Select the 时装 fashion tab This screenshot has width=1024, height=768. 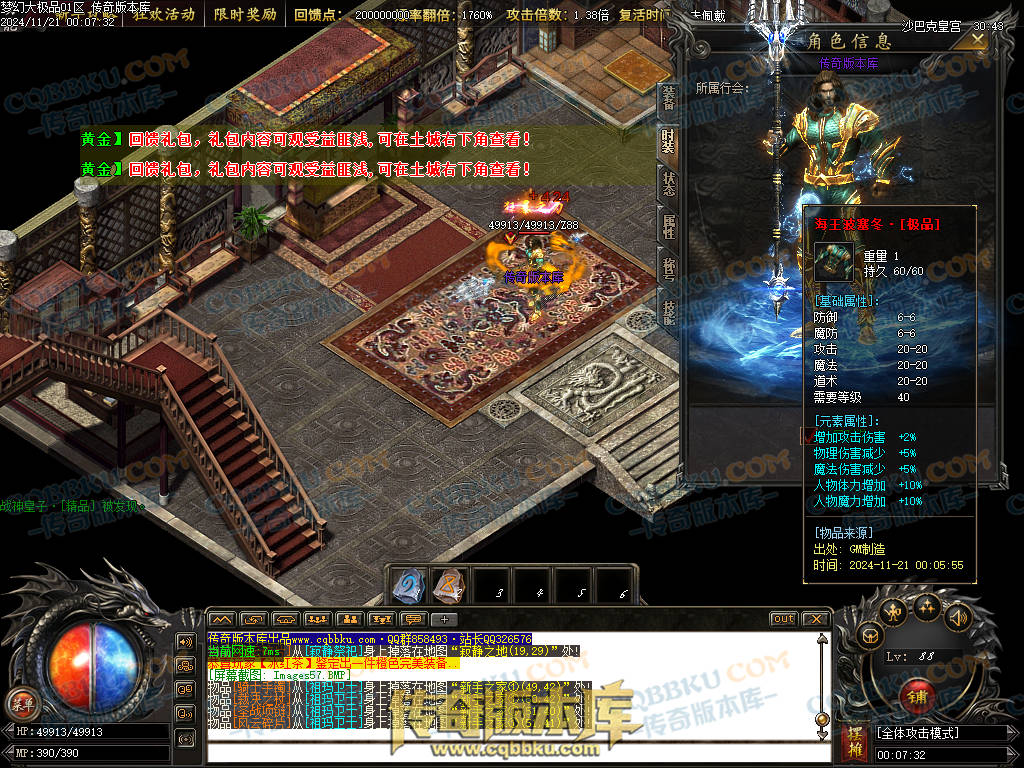coord(668,141)
